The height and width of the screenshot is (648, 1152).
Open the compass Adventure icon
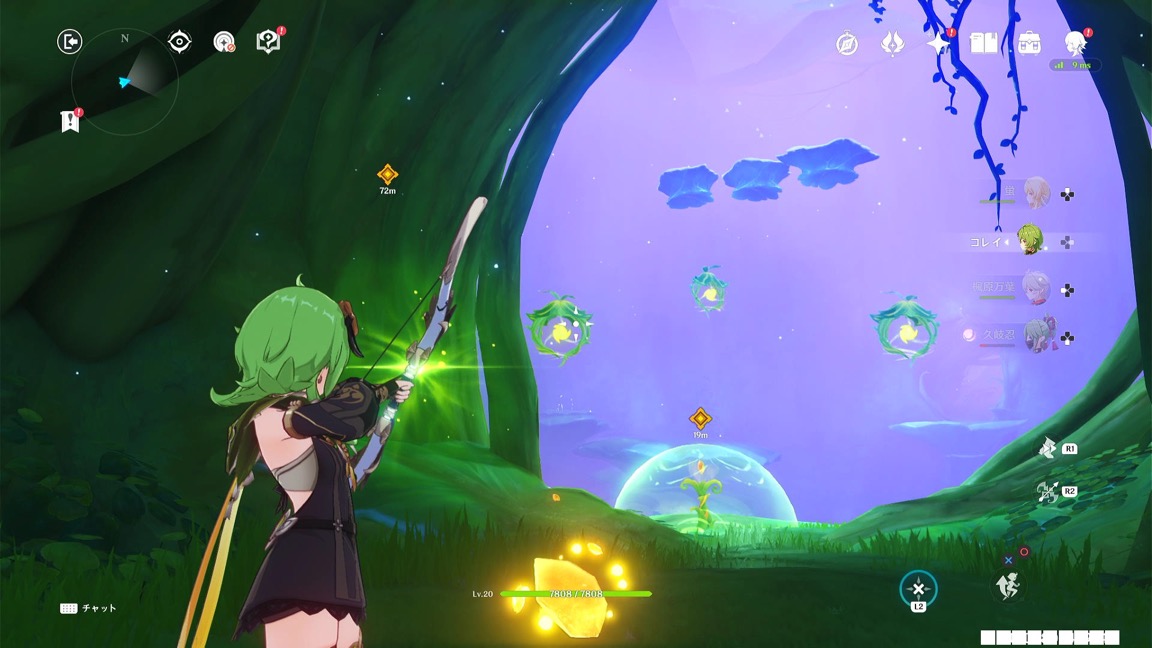point(847,44)
